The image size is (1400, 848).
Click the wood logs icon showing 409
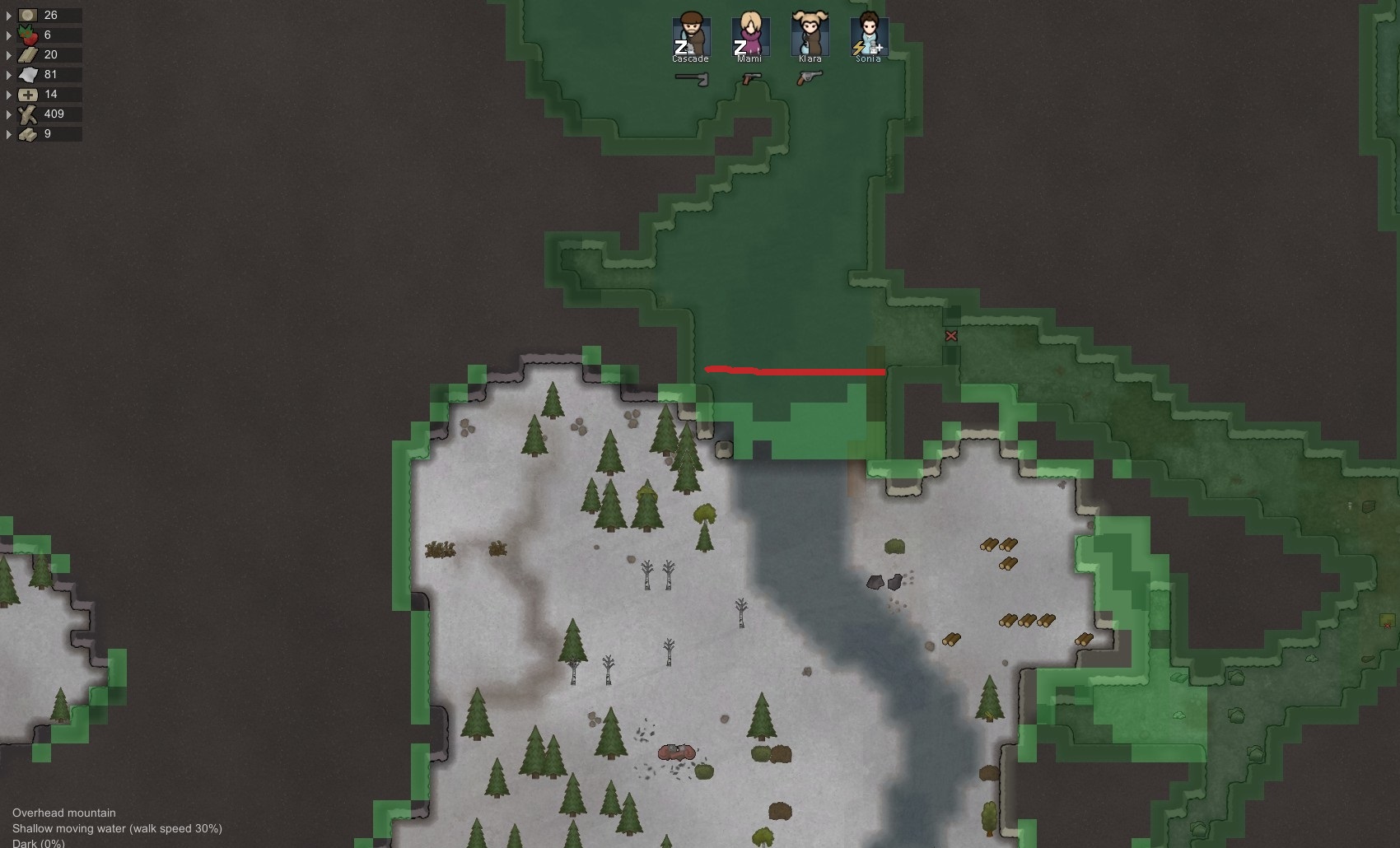pyautogui.click(x=28, y=114)
